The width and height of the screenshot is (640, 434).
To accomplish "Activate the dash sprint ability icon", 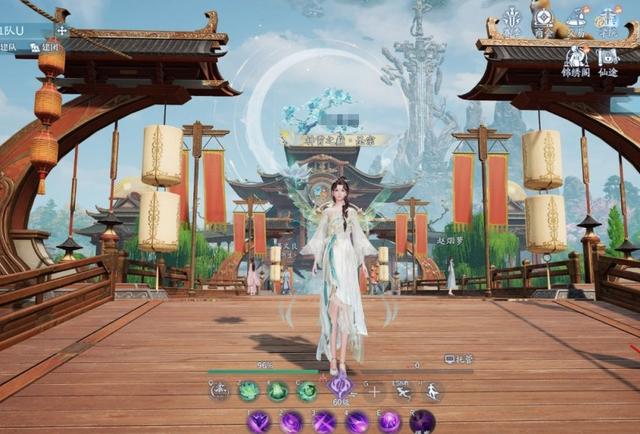I will (402, 391).
